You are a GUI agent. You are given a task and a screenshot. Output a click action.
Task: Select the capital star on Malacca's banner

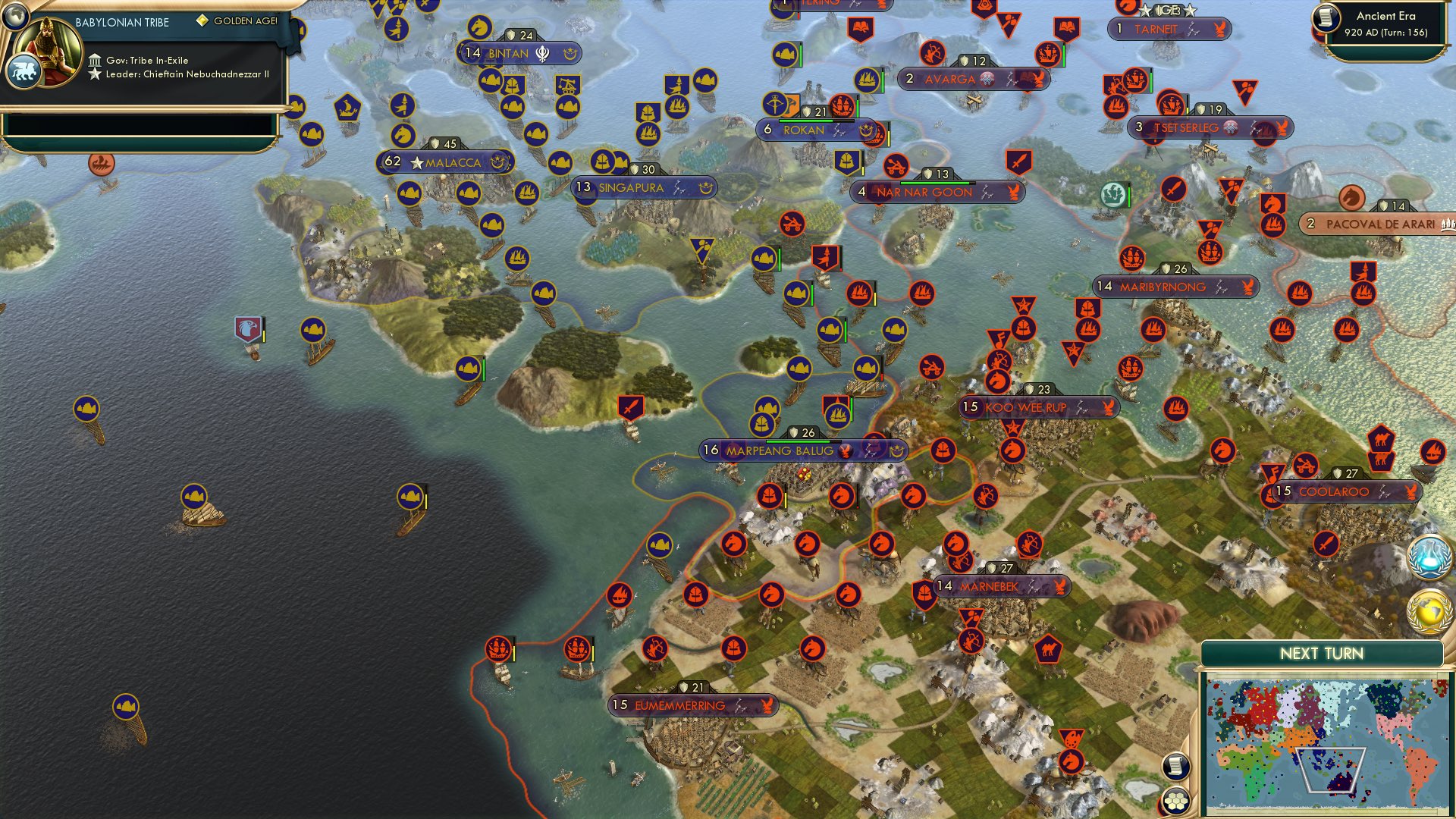(x=416, y=162)
